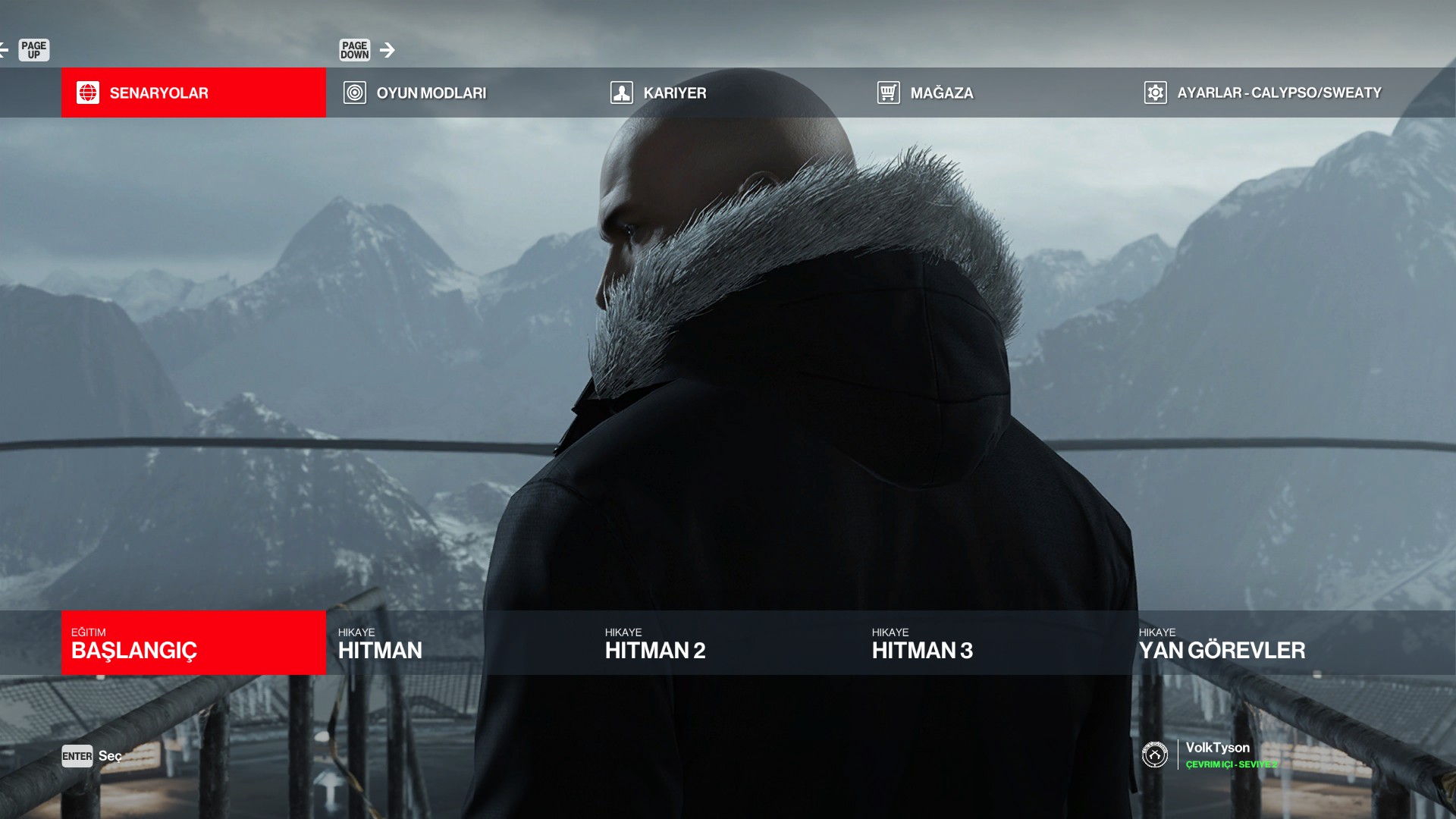Open the Mağaza store tab
Viewport: 1456px width, 819px height.
tap(993, 93)
